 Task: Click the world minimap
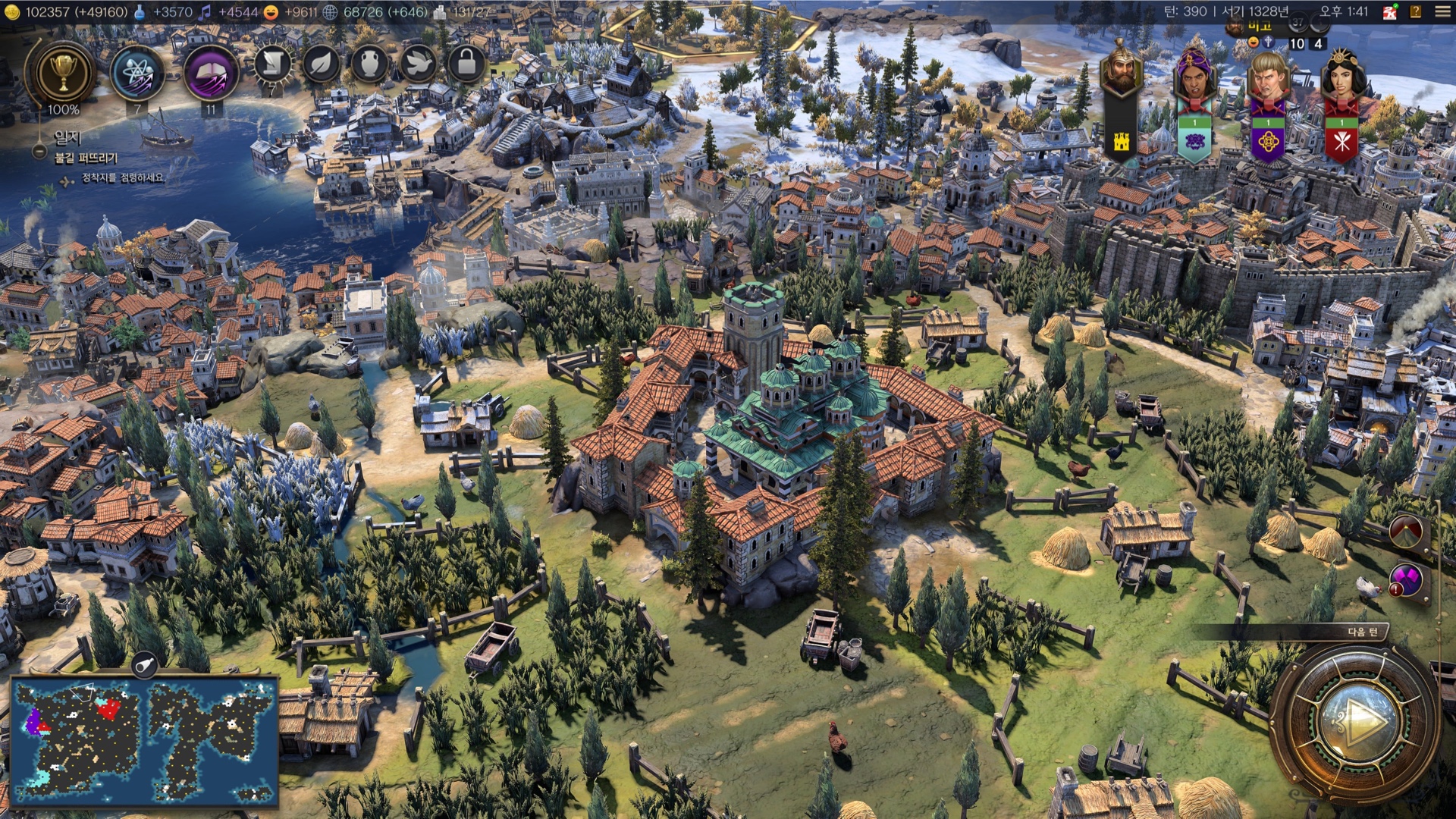(x=144, y=740)
